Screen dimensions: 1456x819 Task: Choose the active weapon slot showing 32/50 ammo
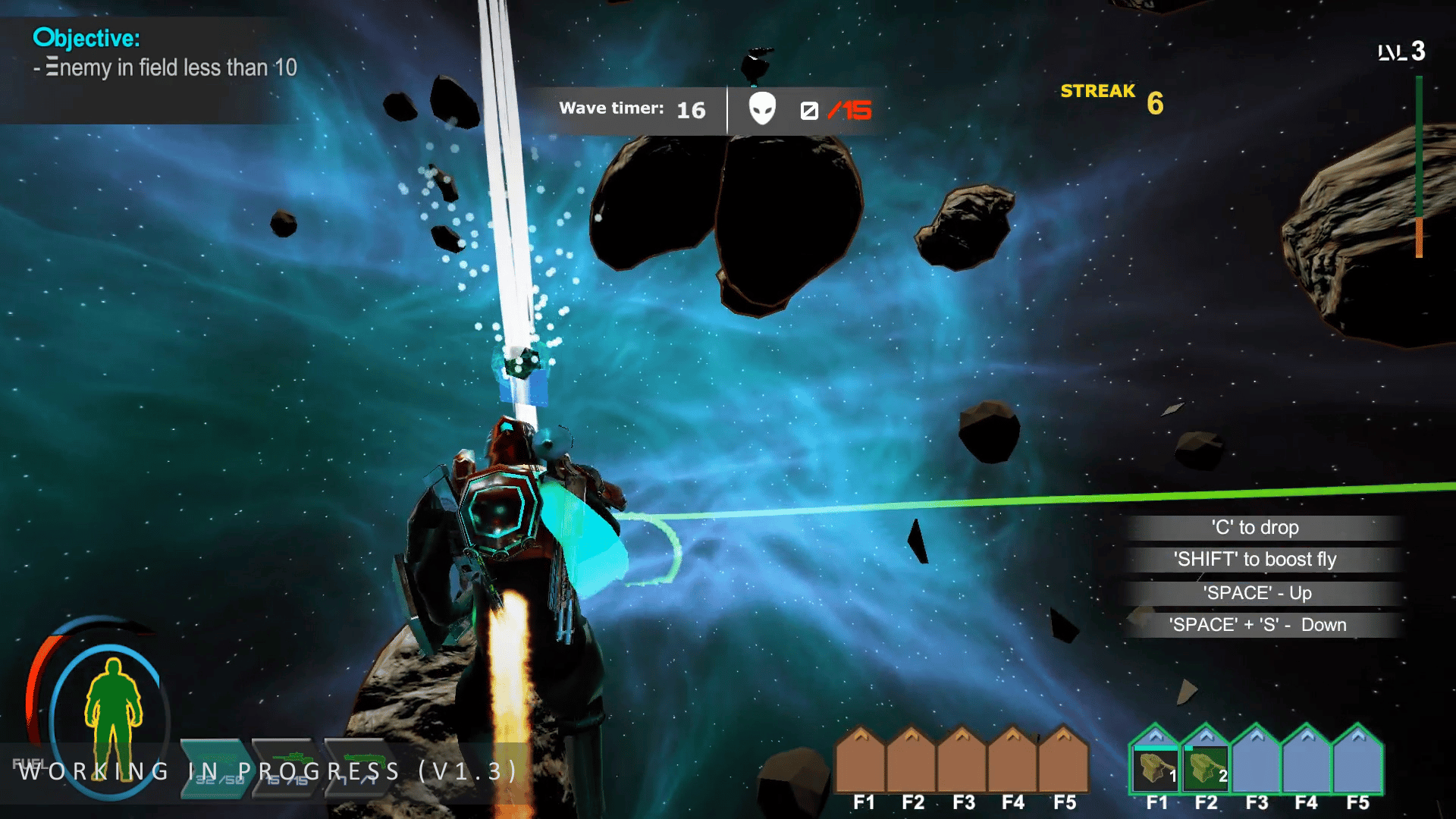click(x=215, y=767)
